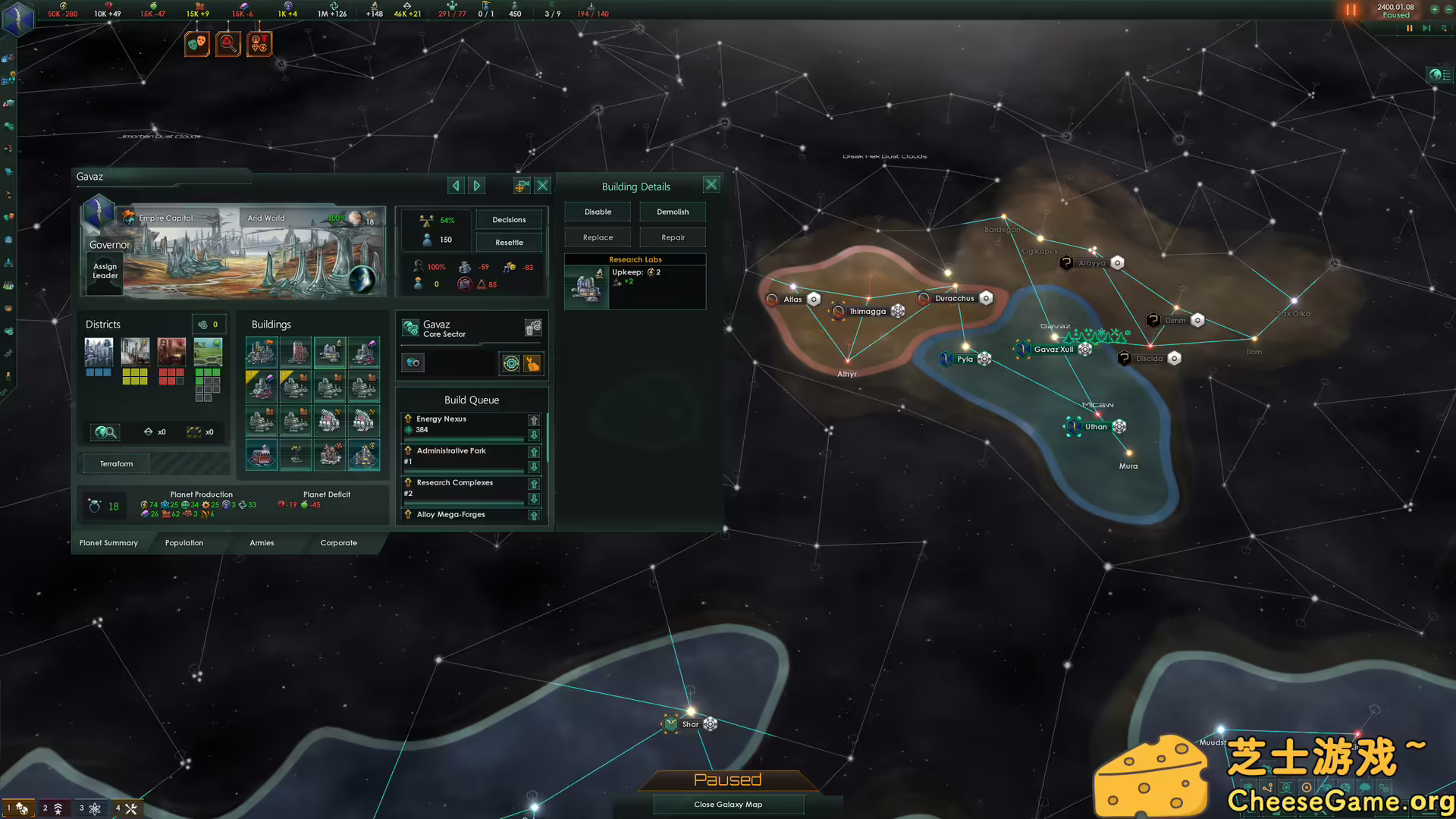Open the Corporate tab
This screenshot has width=1456, height=819.
338,542
